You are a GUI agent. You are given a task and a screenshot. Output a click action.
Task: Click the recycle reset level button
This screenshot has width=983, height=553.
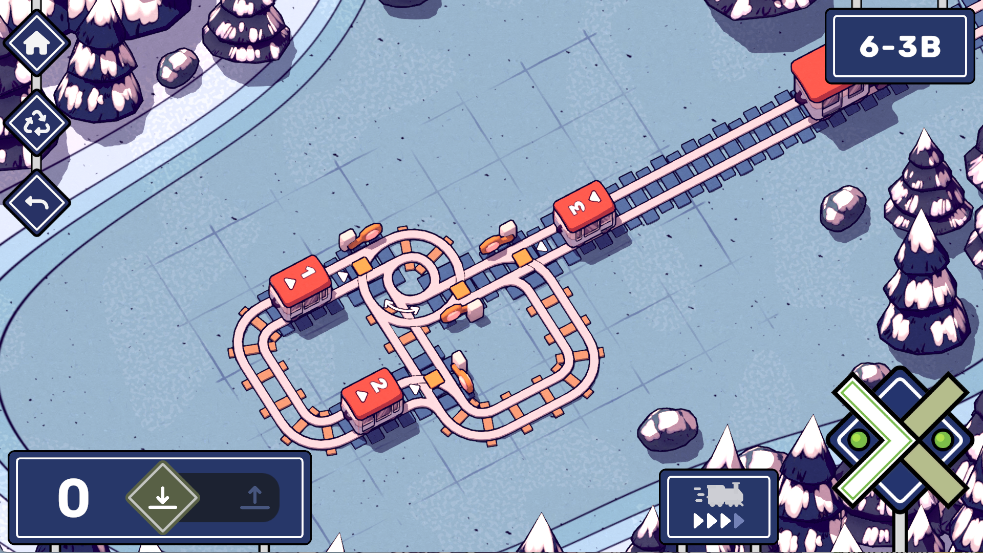pos(36,123)
